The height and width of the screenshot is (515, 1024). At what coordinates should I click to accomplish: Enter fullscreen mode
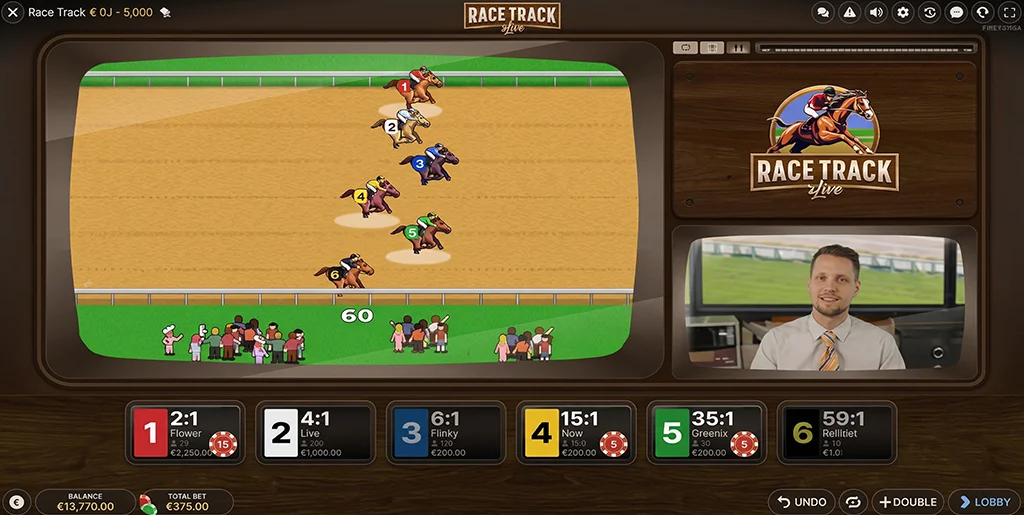click(x=1009, y=13)
